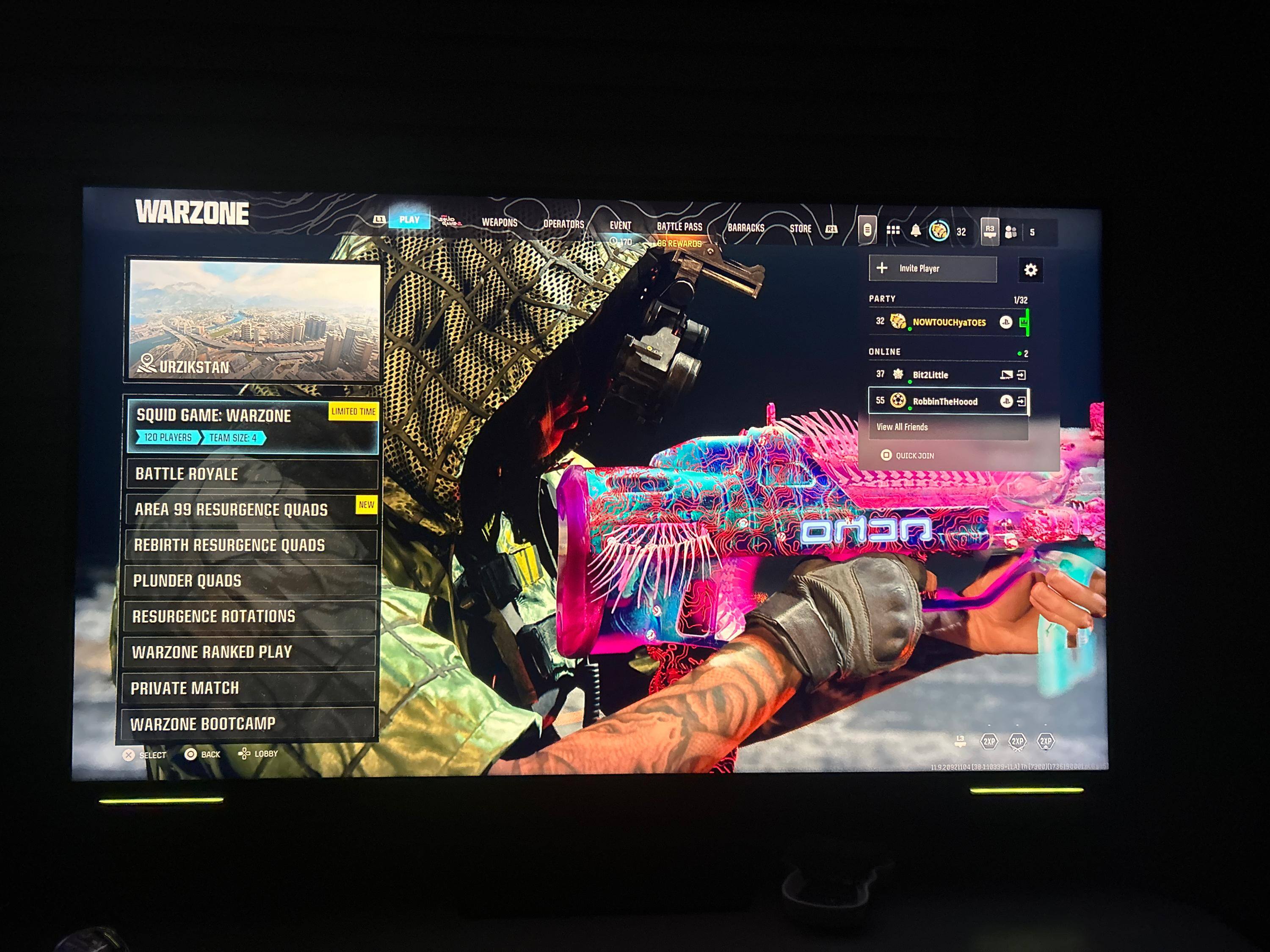
Task: Switch to the Weapons tab
Action: [500, 223]
